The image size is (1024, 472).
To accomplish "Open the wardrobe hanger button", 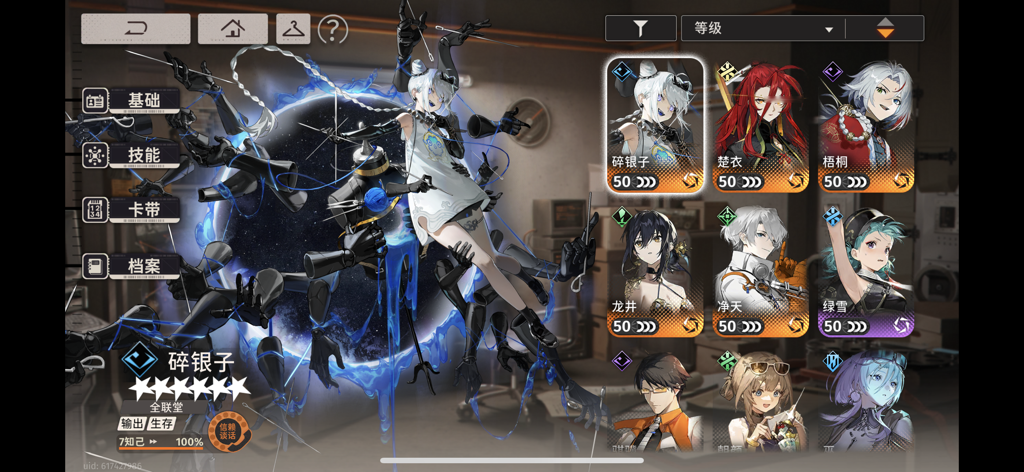I will click(293, 28).
